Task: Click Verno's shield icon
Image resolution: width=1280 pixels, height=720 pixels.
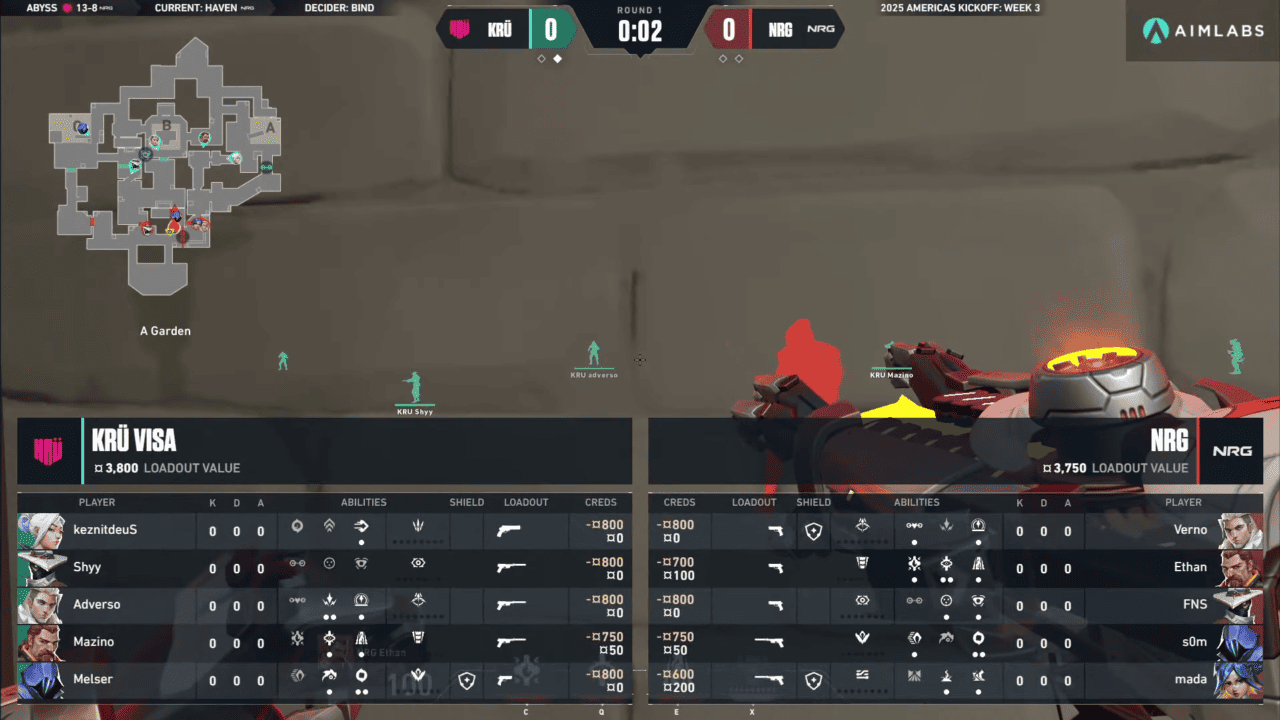Action: click(x=813, y=531)
